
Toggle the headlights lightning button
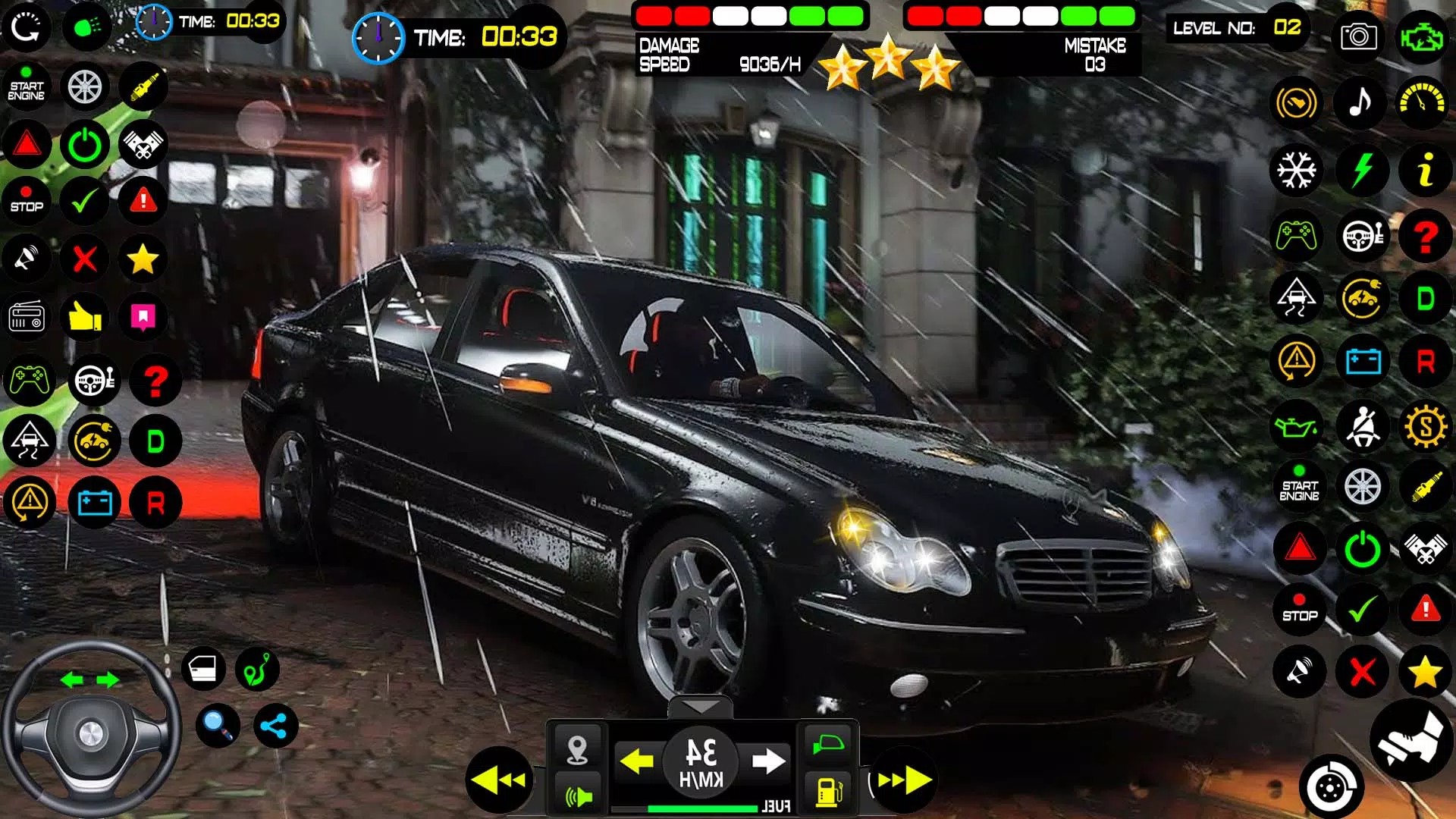[1361, 171]
